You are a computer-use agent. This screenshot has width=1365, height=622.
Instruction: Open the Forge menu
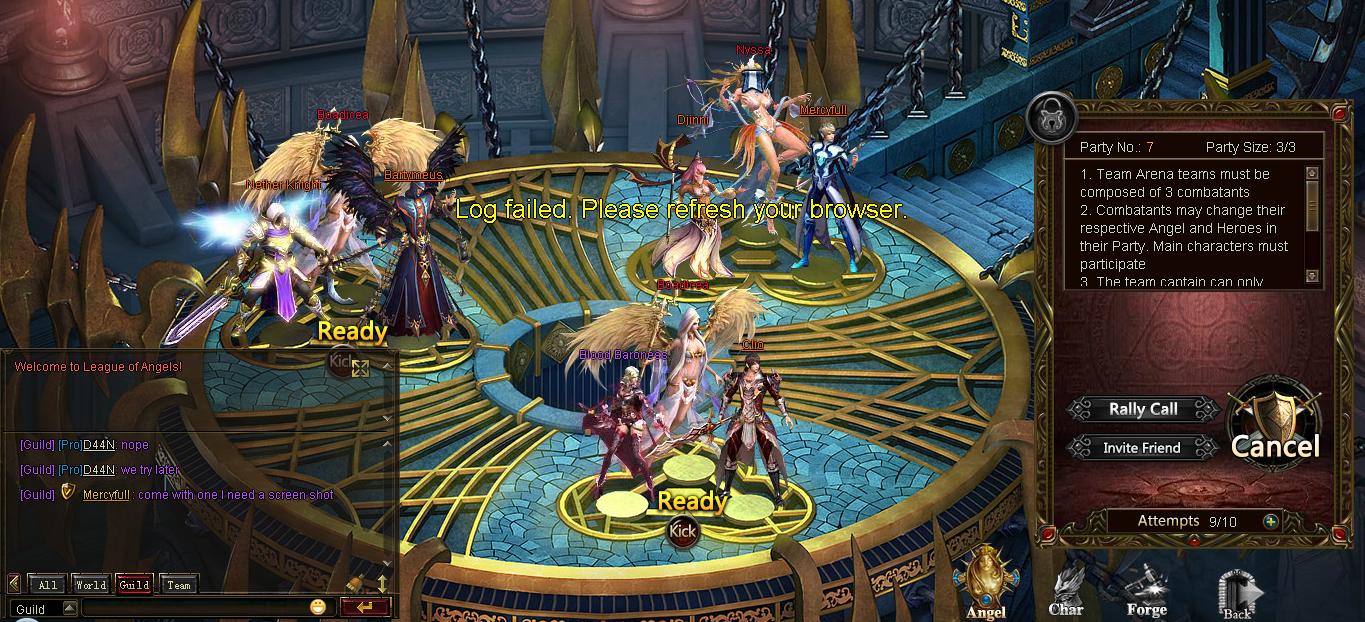coord(1146,590)
